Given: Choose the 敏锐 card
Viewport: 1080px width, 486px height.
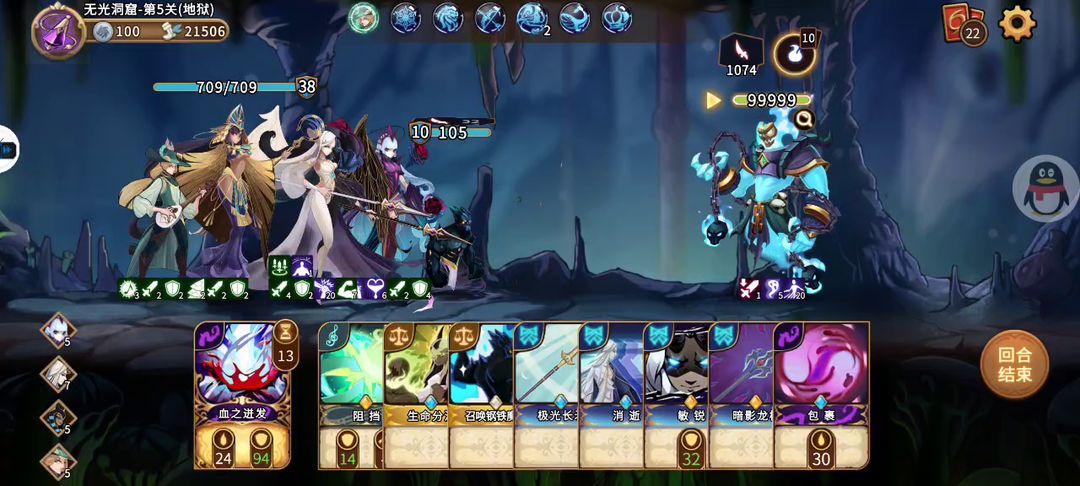Looking at the screenshot, I should click(x=676, y=392).
